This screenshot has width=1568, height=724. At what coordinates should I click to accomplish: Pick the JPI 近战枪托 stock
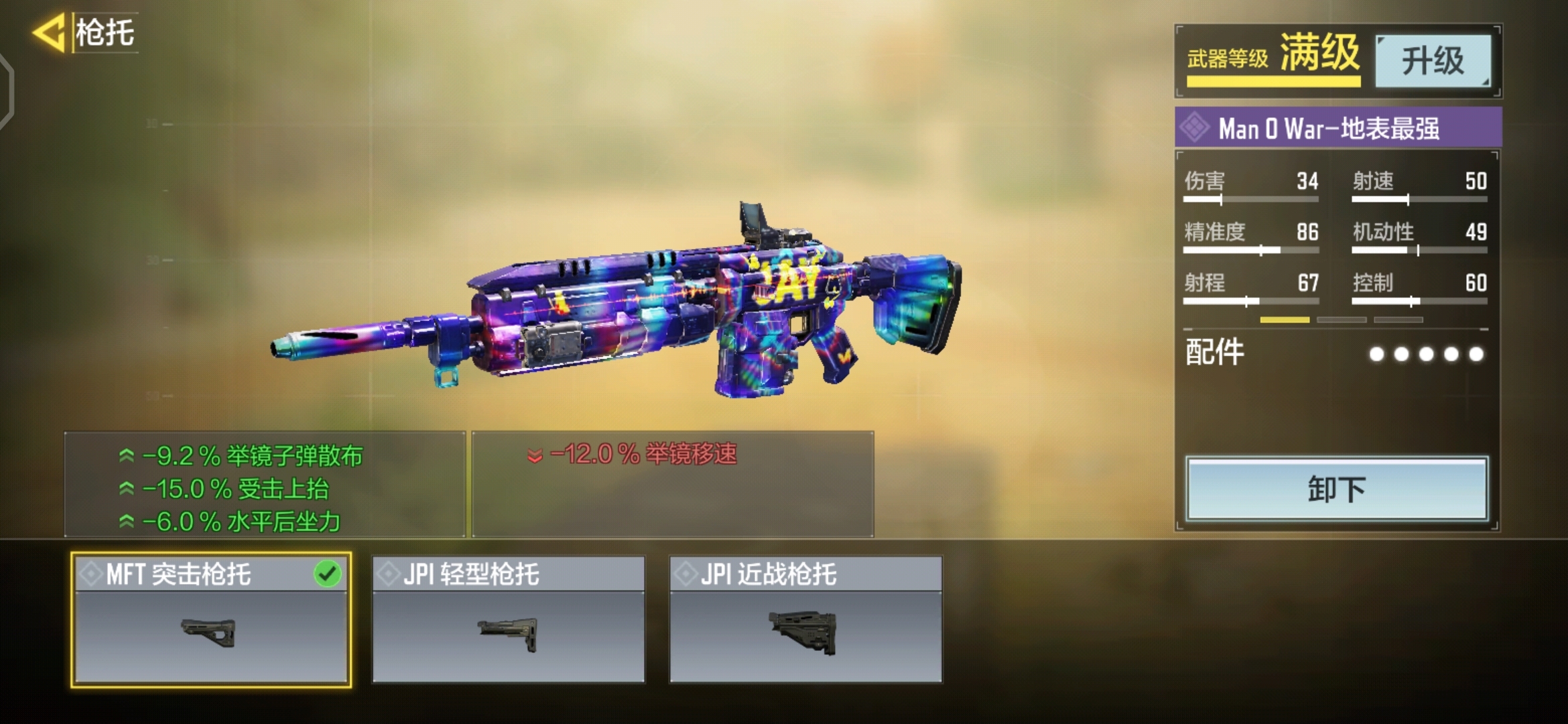pyautogui.click(x=805, y=619)
